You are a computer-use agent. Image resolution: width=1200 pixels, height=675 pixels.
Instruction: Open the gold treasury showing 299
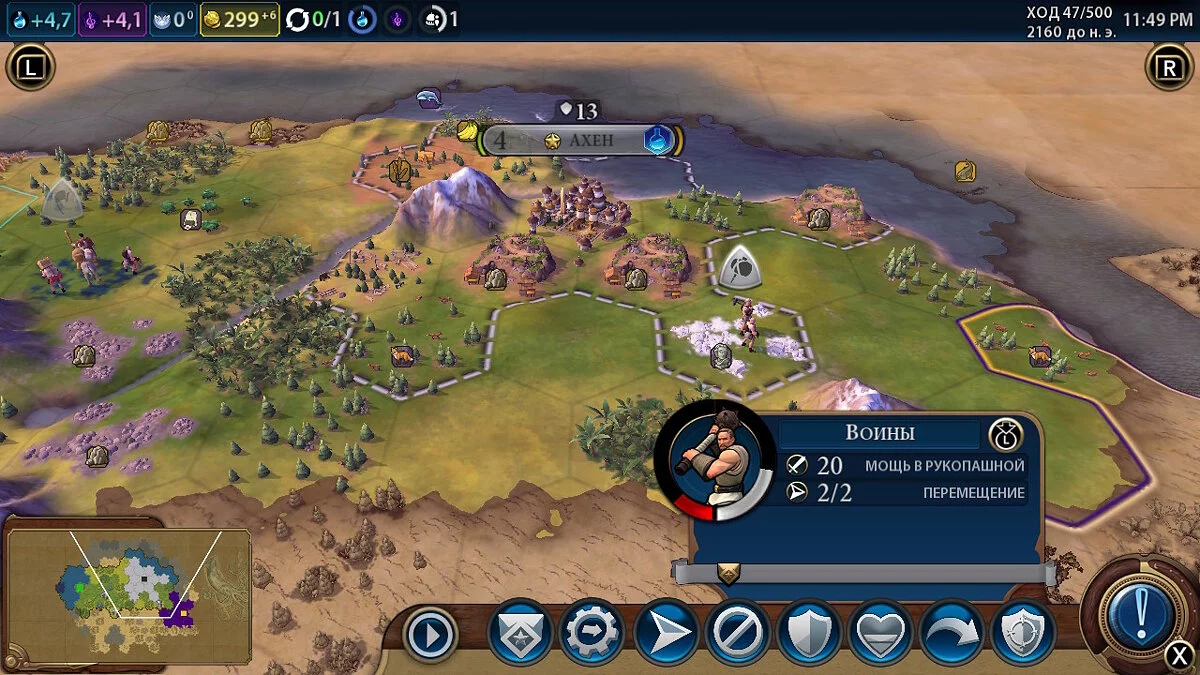[238, 19]
